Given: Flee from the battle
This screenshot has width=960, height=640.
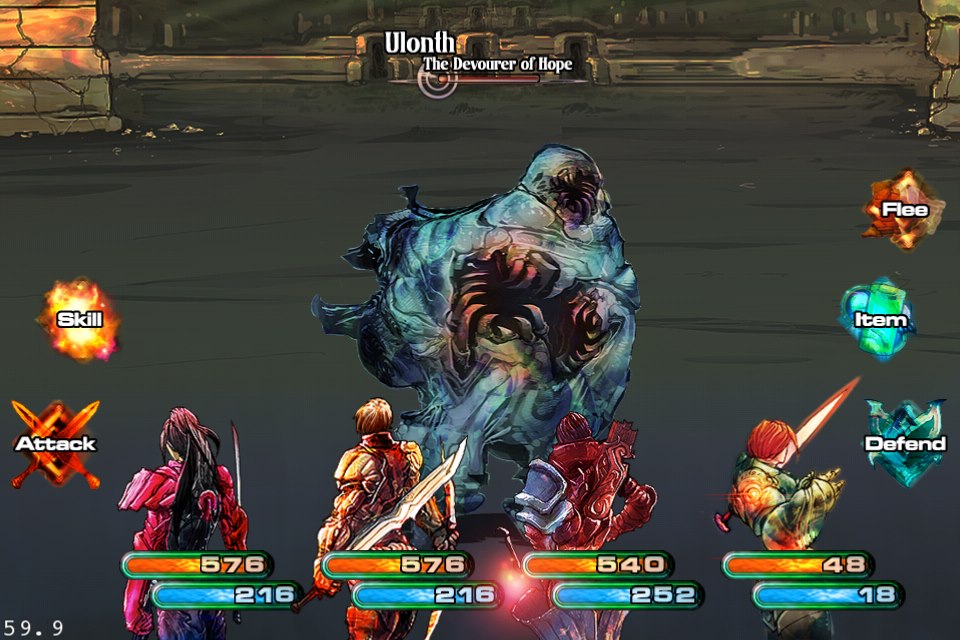Looking at the screenshot, I should [903, 209].
